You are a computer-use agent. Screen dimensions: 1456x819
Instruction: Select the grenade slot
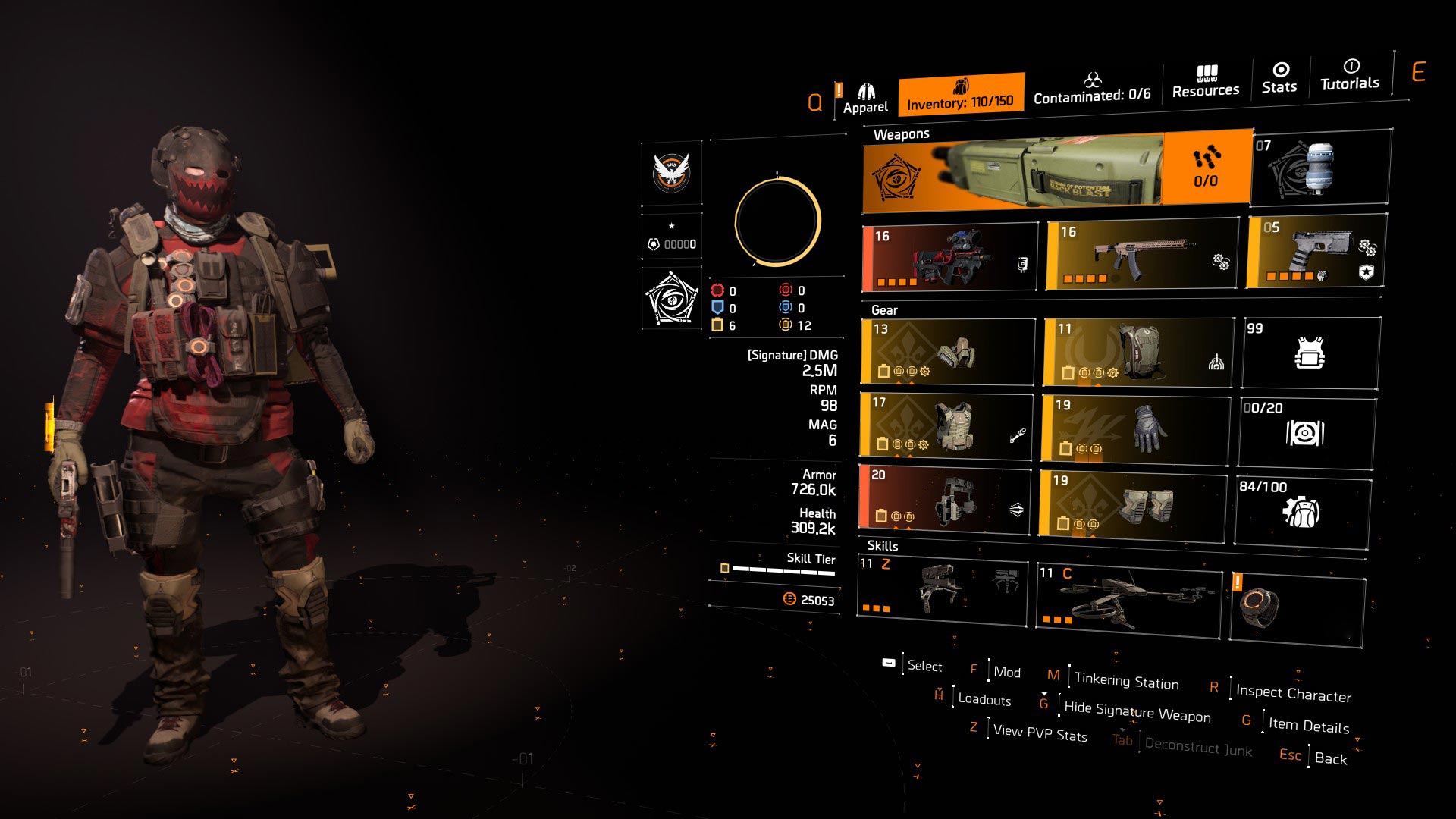(x=1320, y=168)
